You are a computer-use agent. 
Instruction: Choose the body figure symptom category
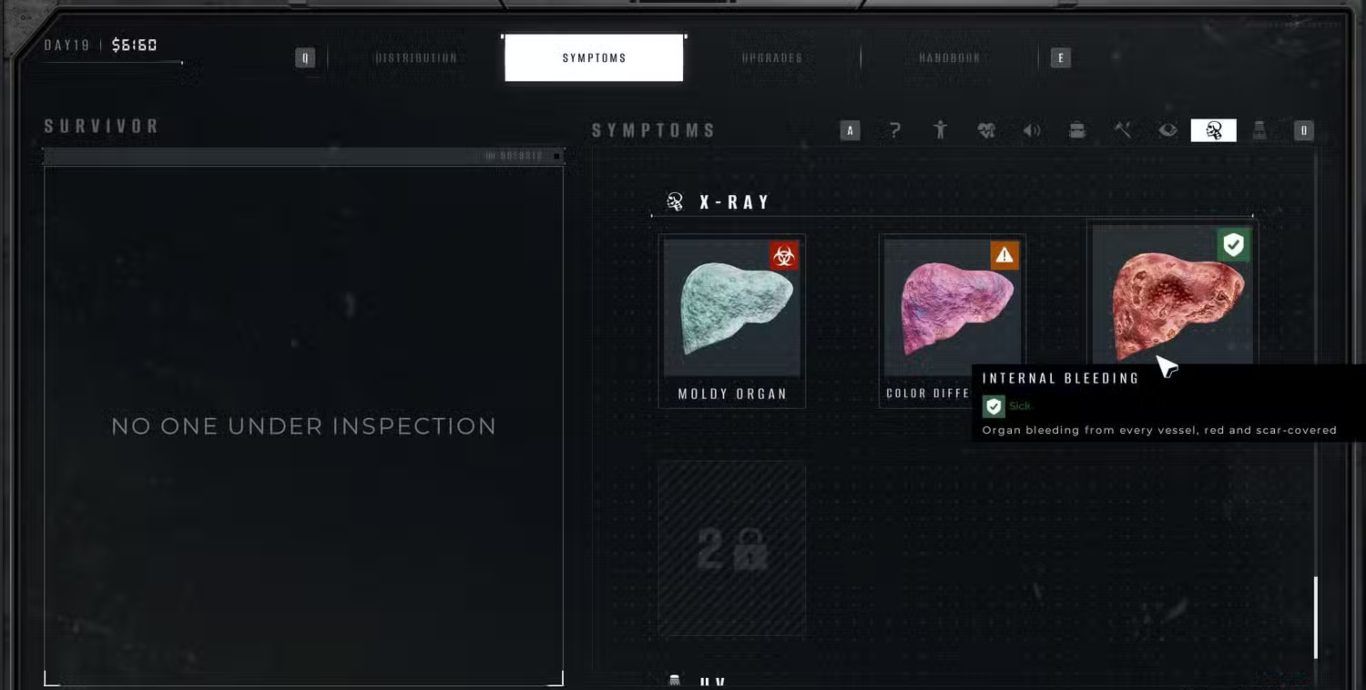(x=940, y=130)
